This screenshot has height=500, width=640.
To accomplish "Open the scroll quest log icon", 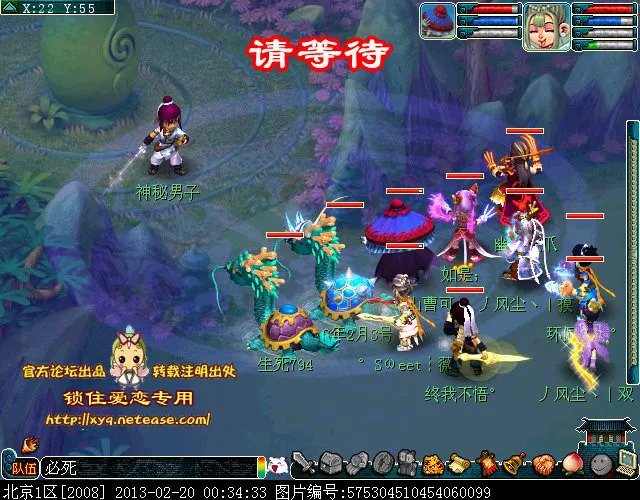I will tap(460, 464).
